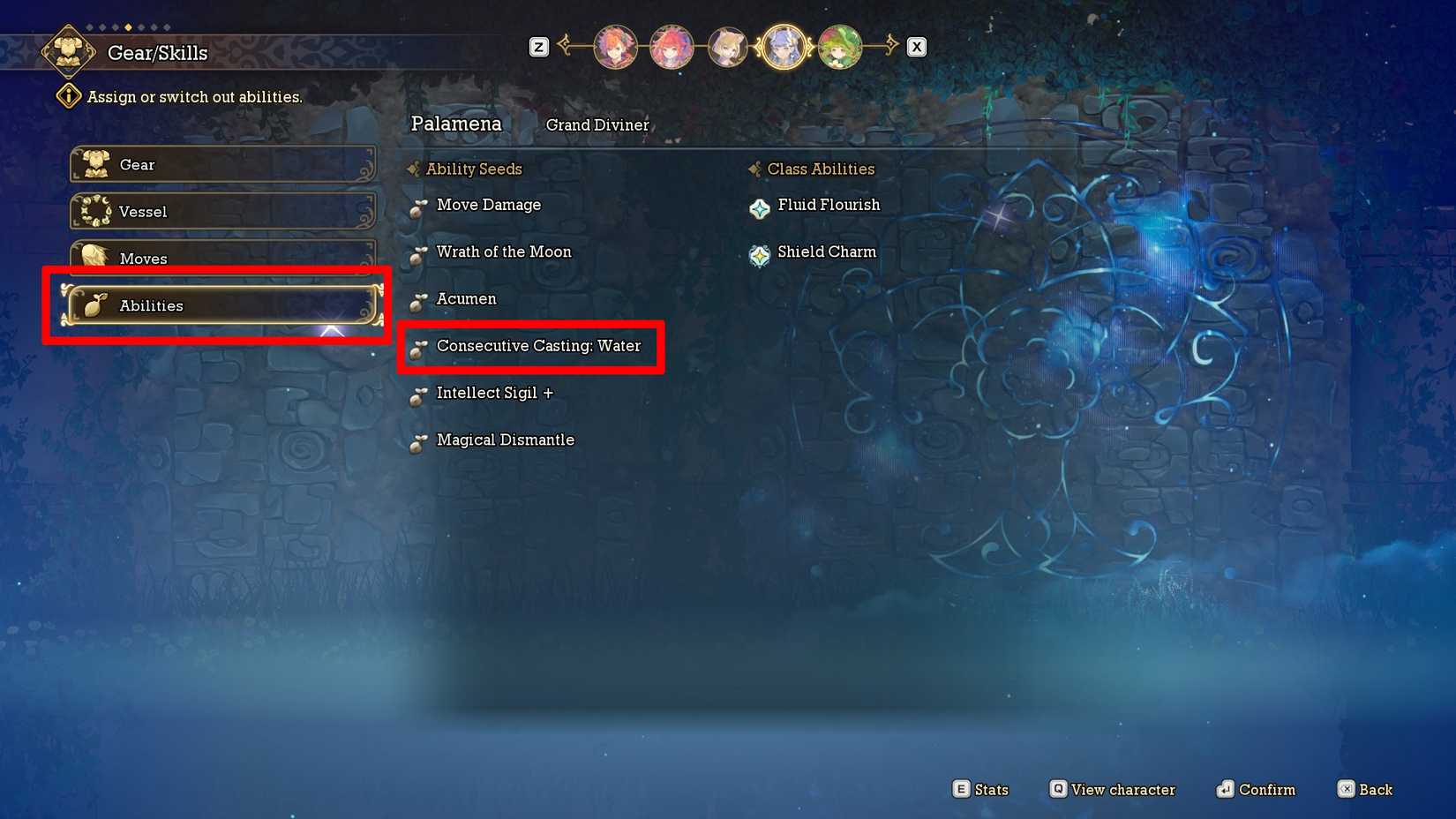Switch to the next character with X
The width and height of the screenshot is (1456, 819).
click(x=916, y=46)
